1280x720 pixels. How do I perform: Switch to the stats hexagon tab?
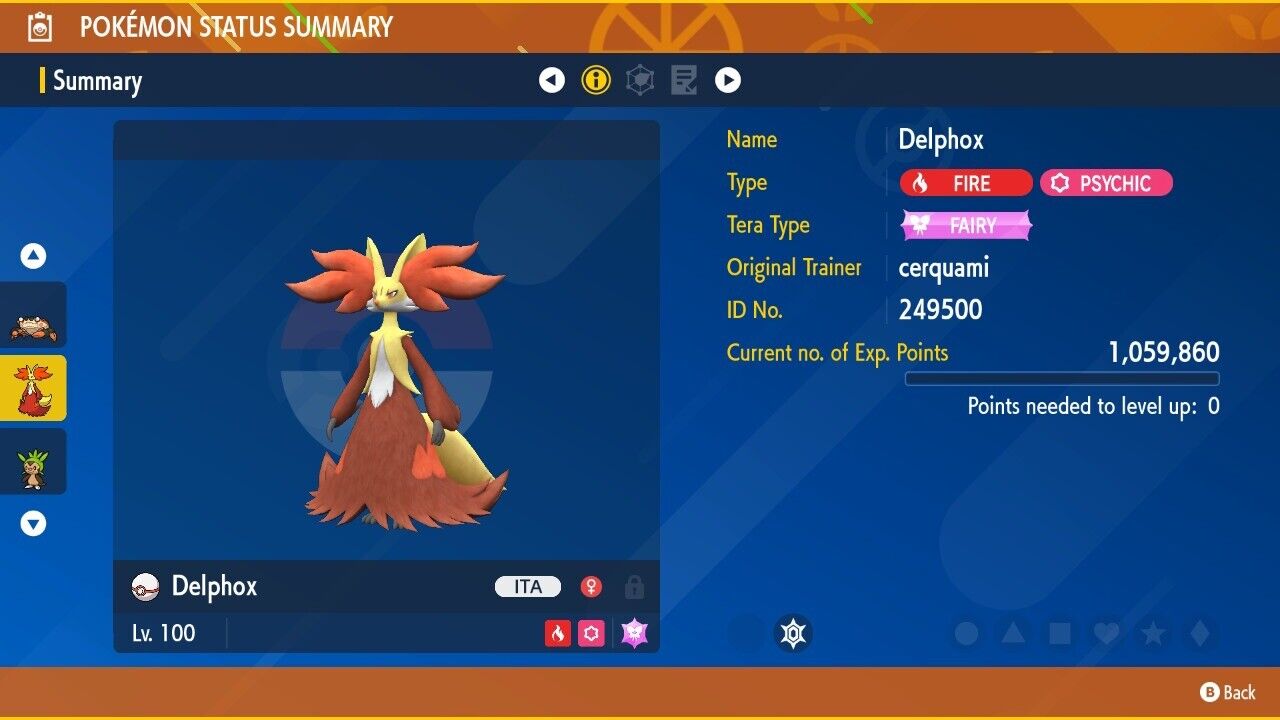(x=640, y=80)
